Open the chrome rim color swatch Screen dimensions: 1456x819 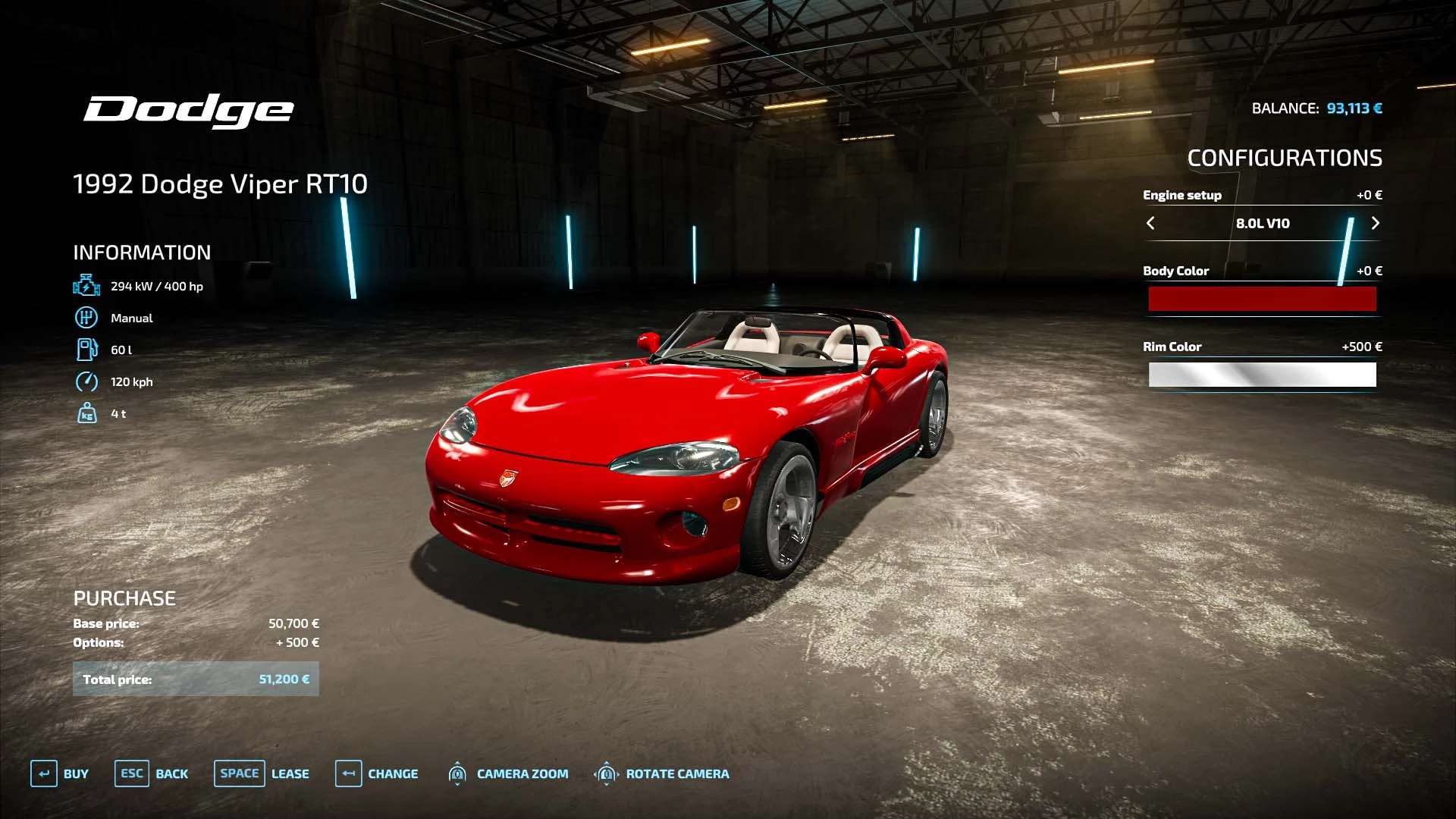[1262, 375]
